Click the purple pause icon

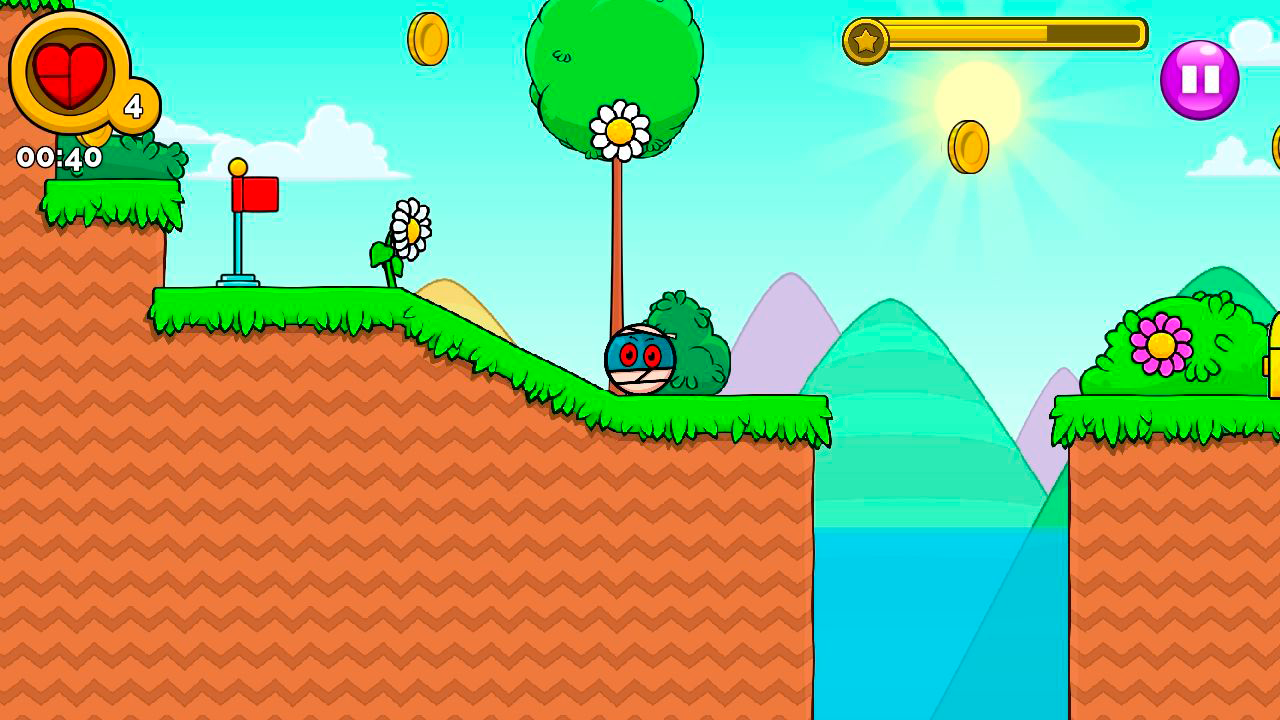(1199, 75)
